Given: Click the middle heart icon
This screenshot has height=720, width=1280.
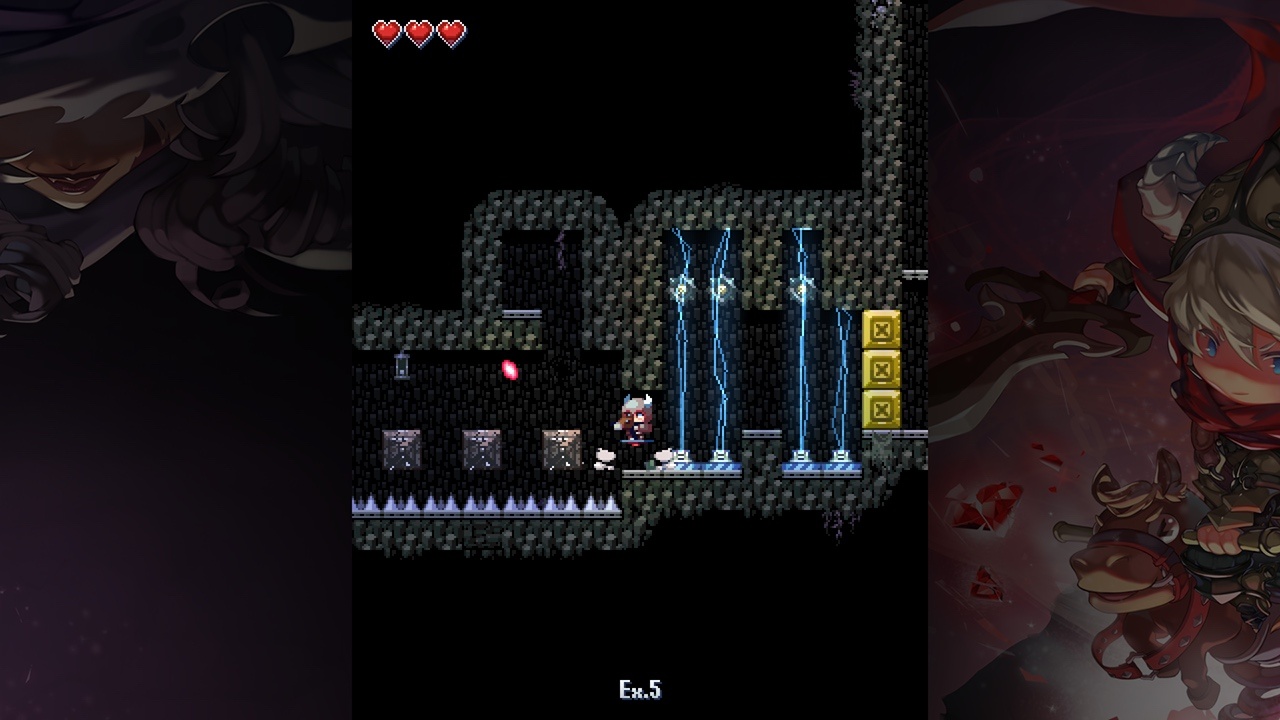Looking at the screenshot, I should pos(420,32).
